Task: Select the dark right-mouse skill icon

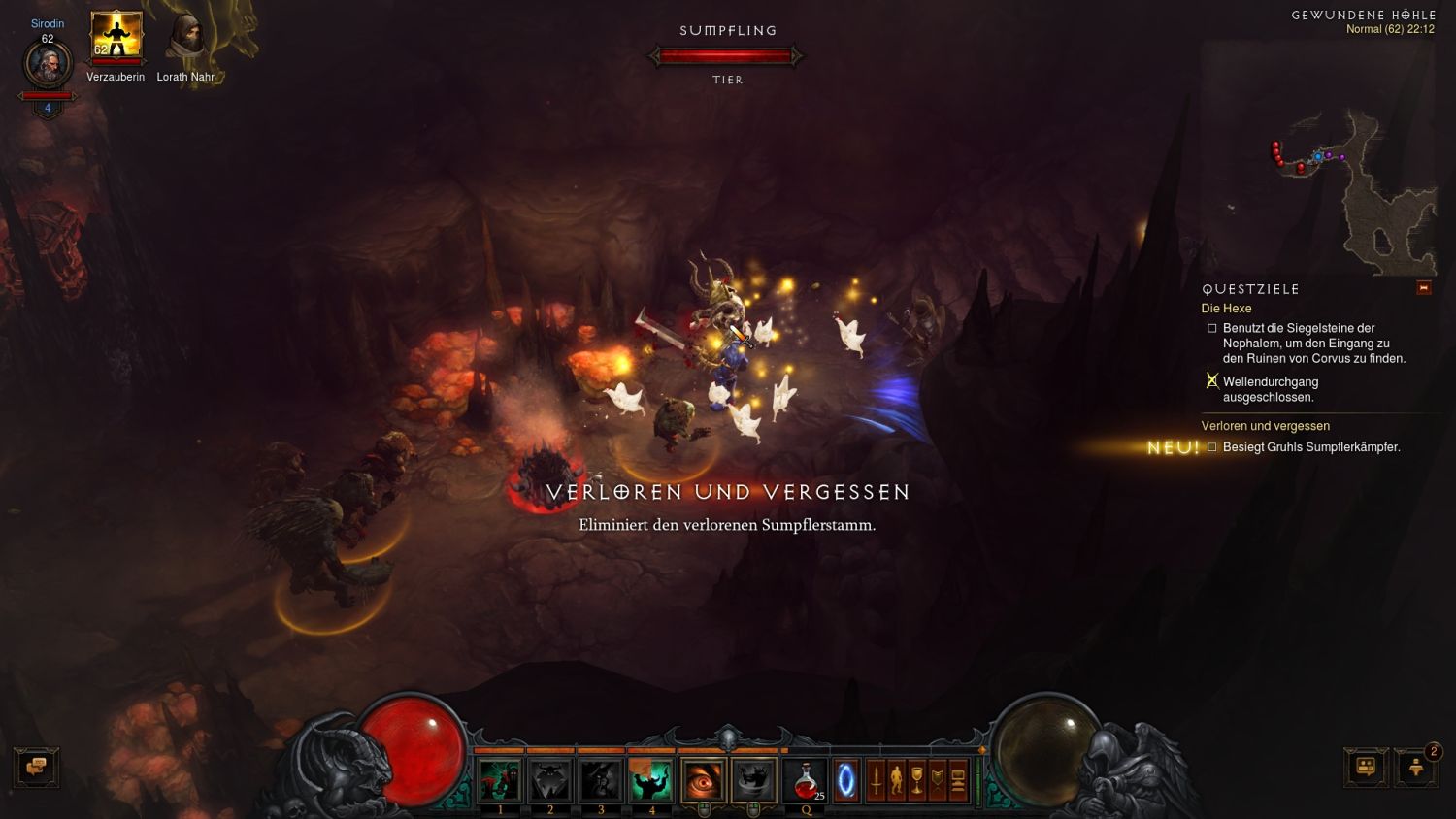Action: coord(753,780)
